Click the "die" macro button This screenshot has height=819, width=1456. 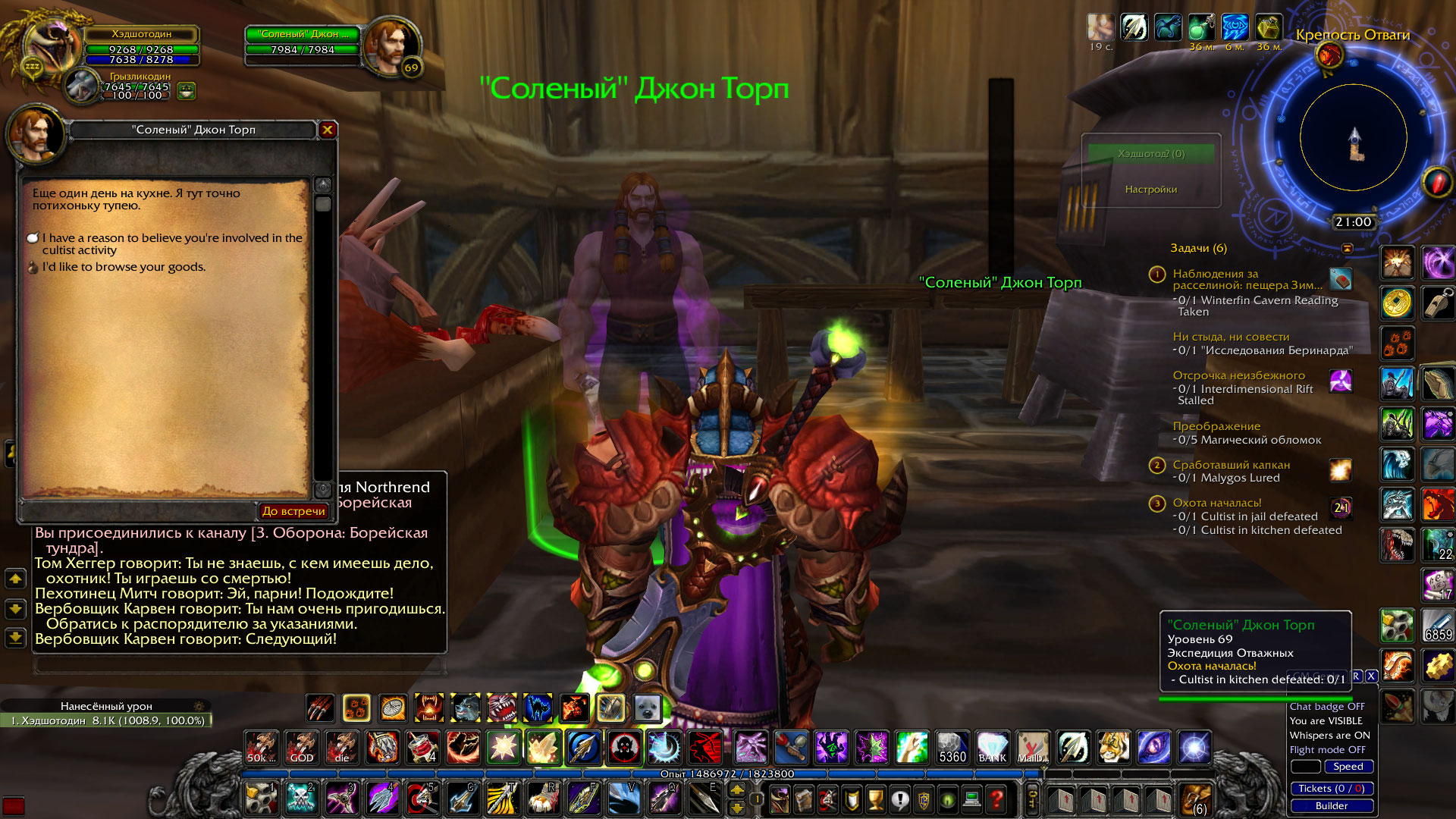point(342,748)
